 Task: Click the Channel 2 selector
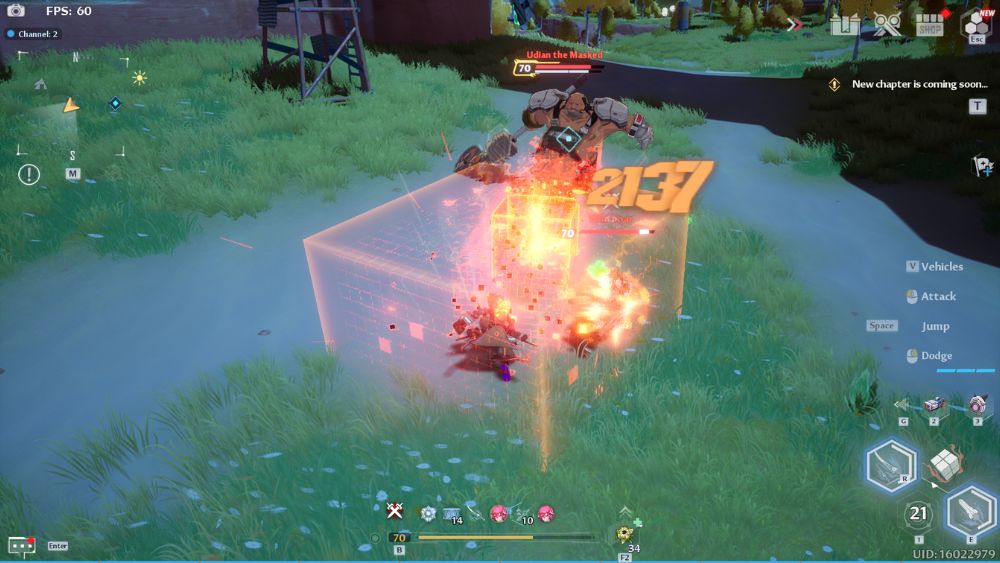(x=33, y=34)
